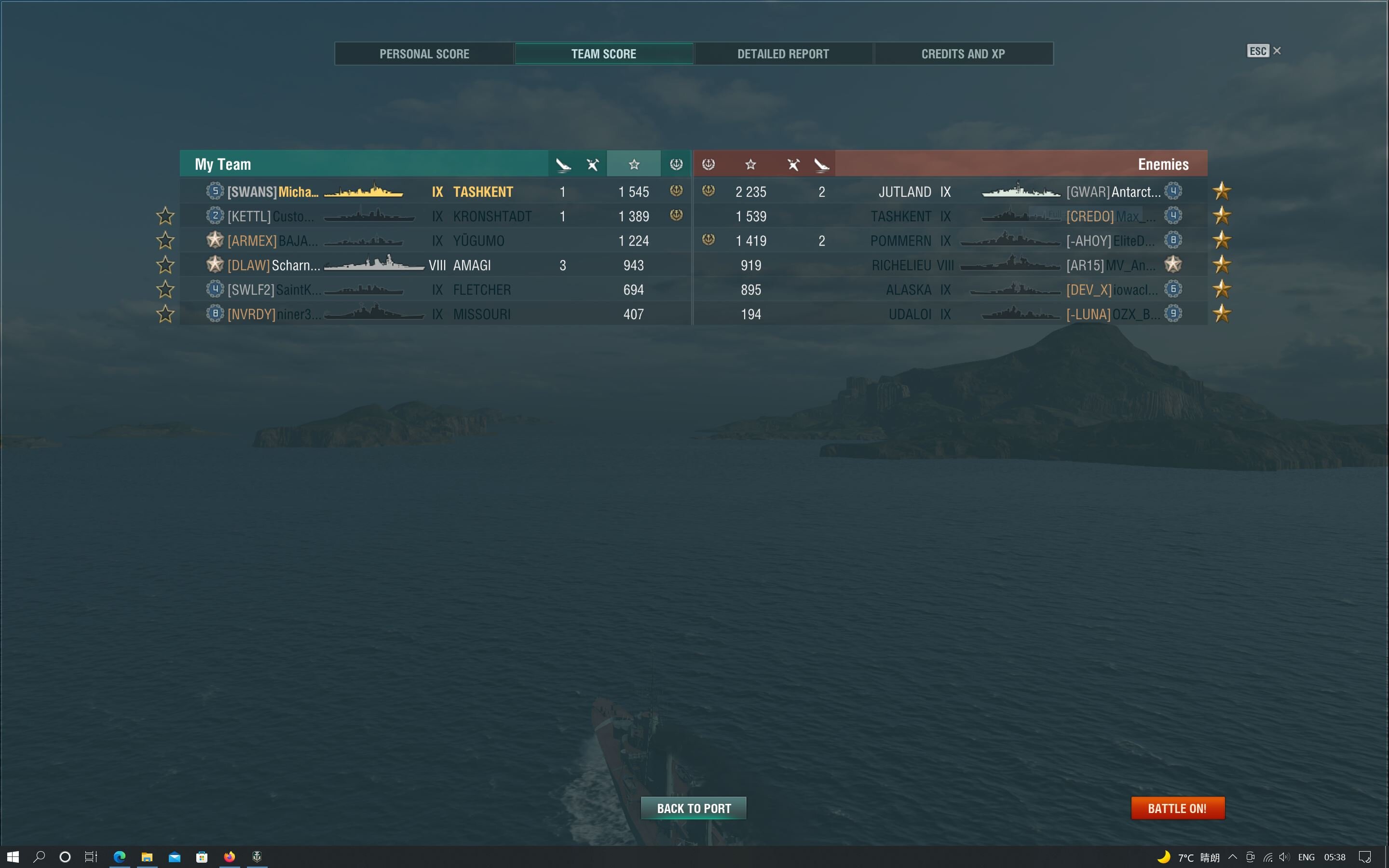Select the KRONSHTADT player row
This screenshot has width=1389, height=868.
(x=435, y=217)
